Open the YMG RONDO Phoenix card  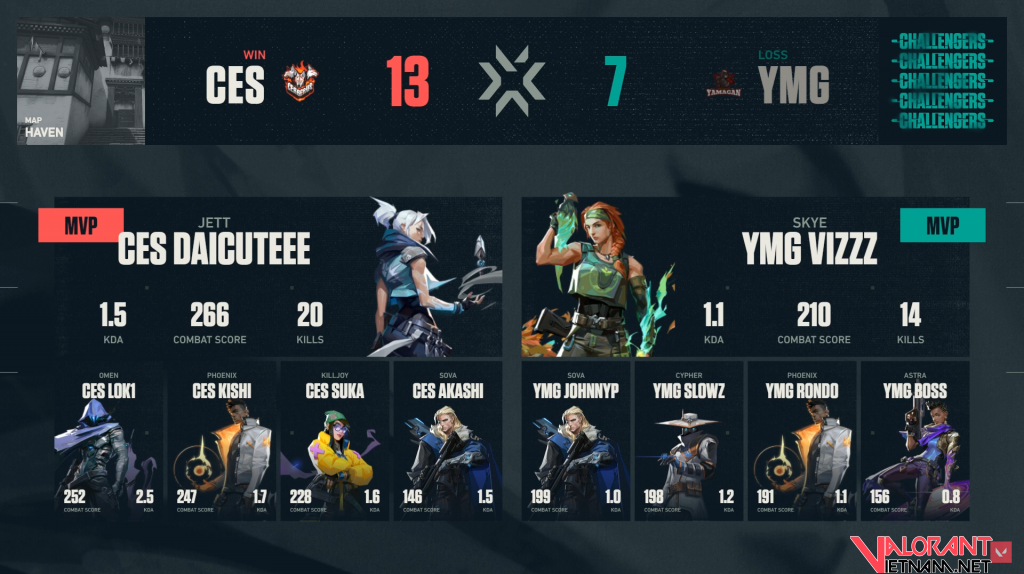802,442
